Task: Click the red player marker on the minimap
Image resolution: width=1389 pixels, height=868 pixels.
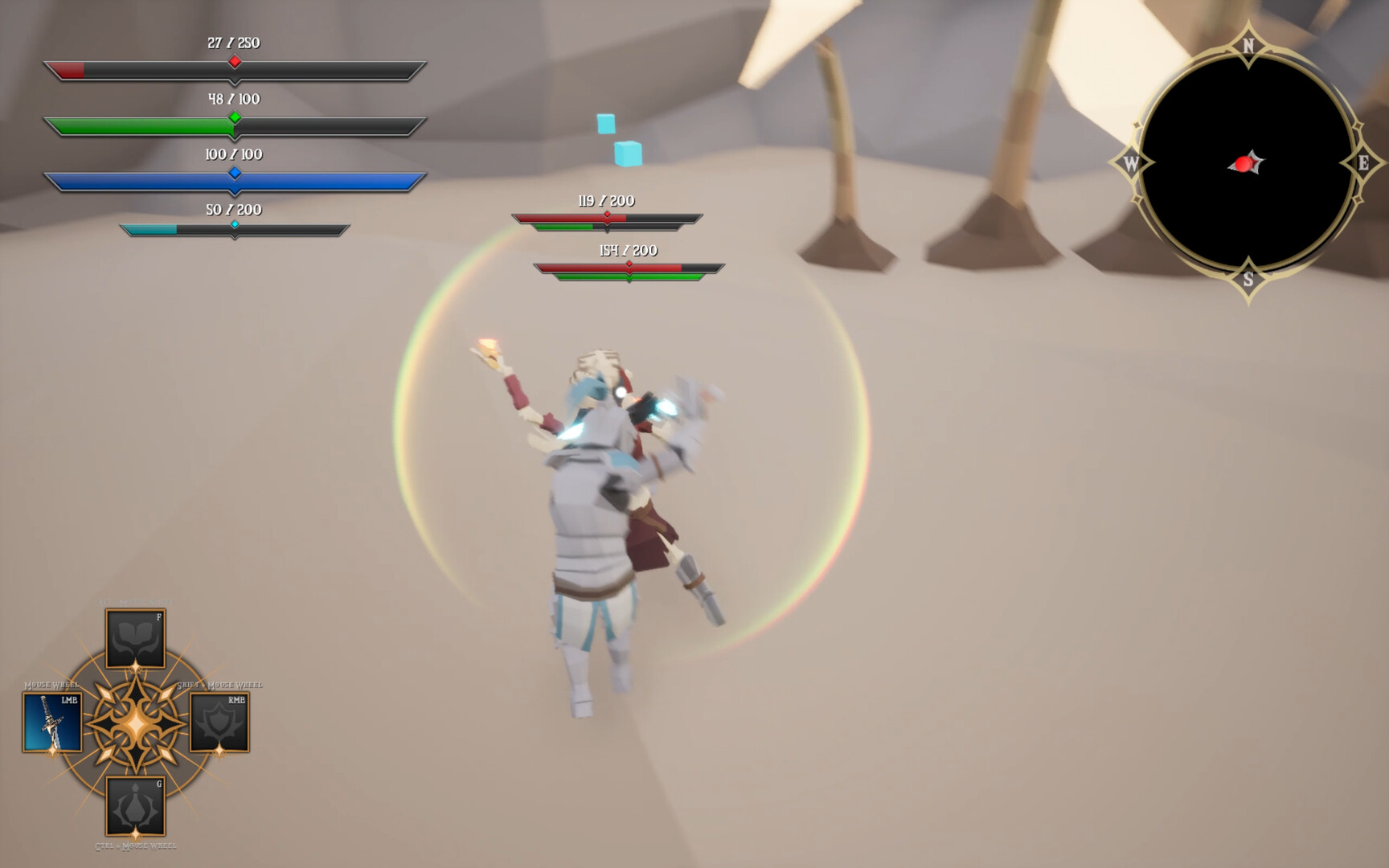Action: [x=1244, y=162]
